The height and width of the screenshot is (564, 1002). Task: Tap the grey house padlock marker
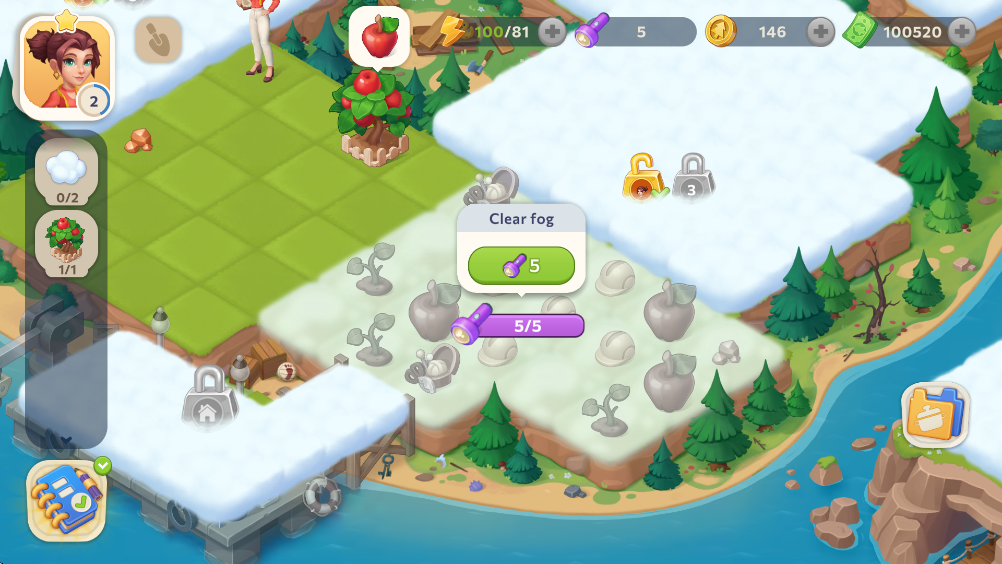coord(209,395)
